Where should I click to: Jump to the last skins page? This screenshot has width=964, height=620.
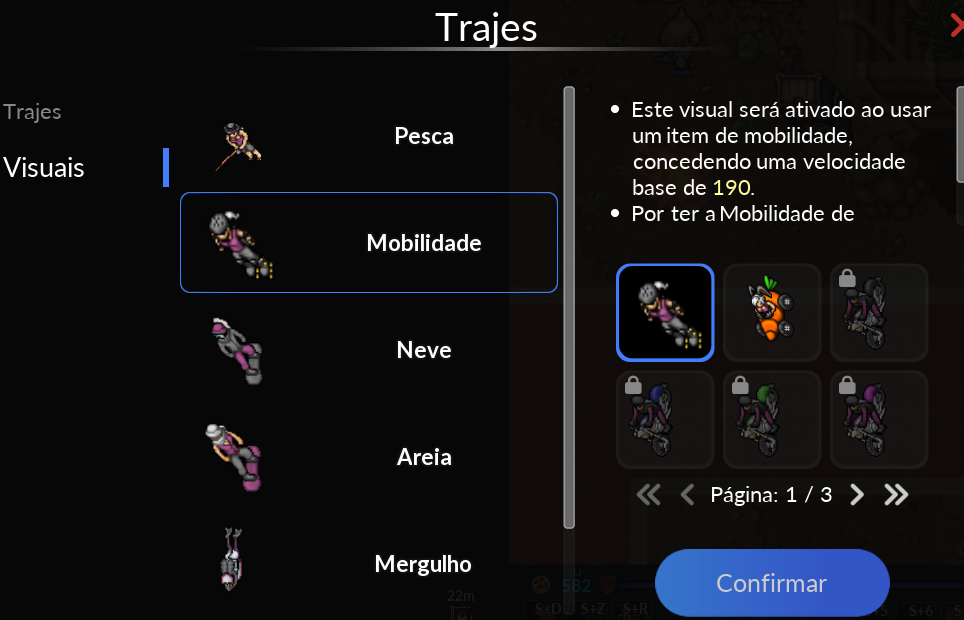click(896, 494)
